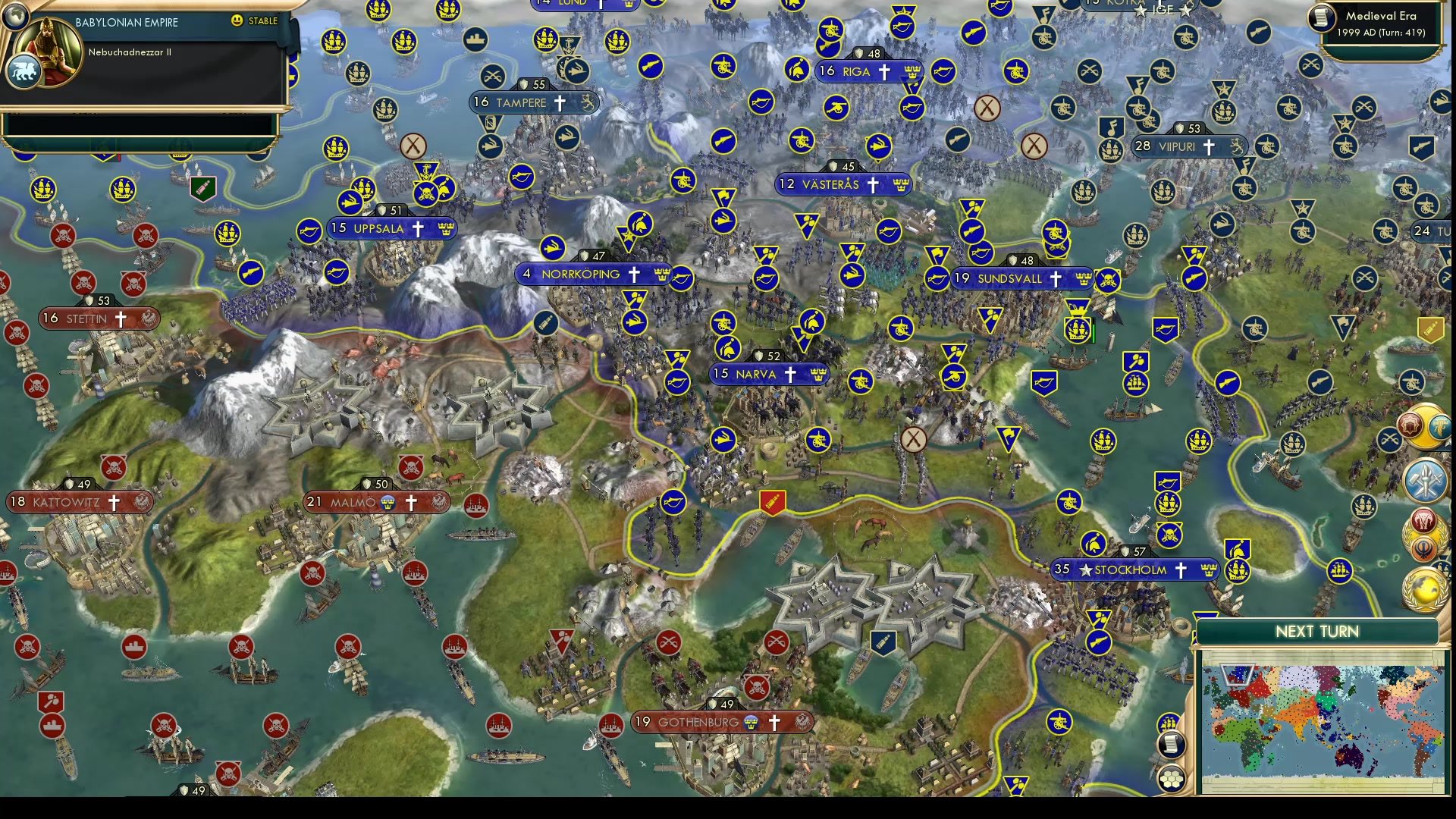The height and width of the screenshot is (819, 1456).
Task: Open the notification log scroll icon
Action: pos(1171,744)
